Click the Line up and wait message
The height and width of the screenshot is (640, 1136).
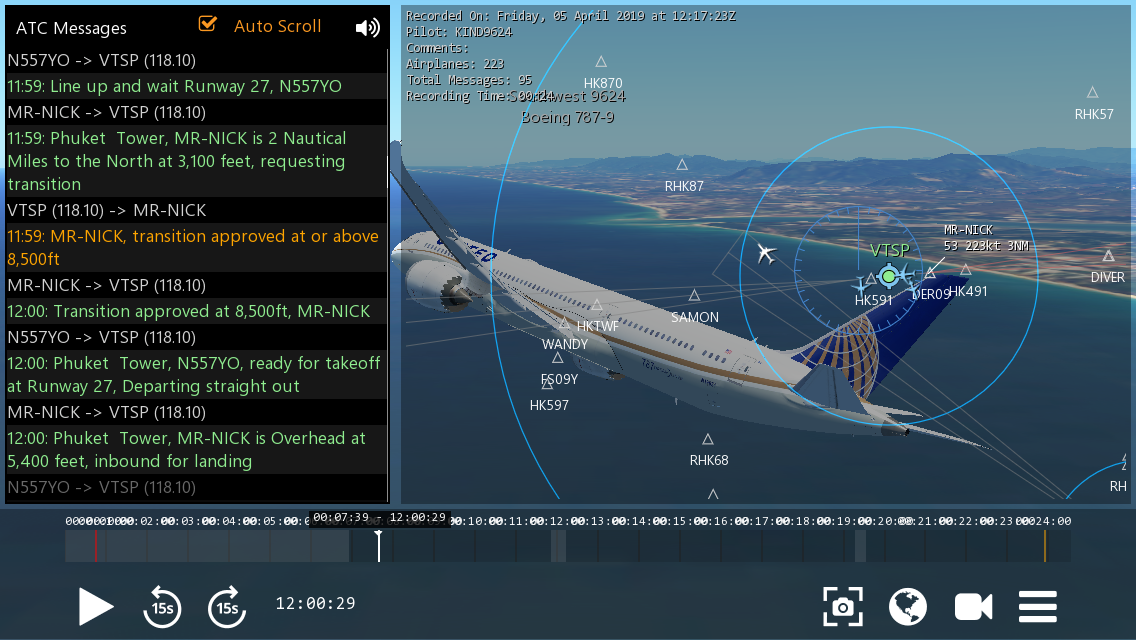click(174, 86)
